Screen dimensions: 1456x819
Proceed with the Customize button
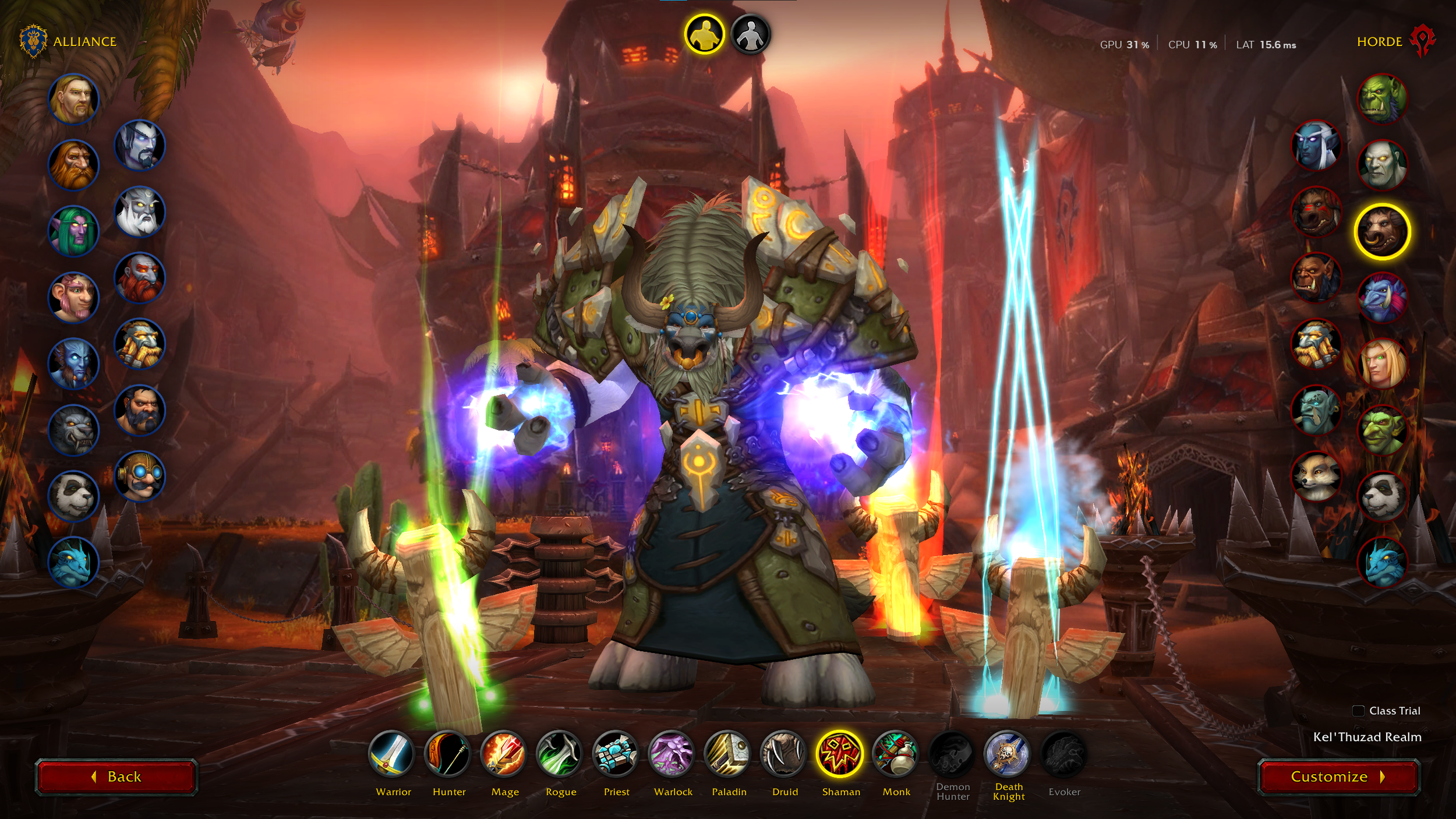pyautogui.click(x=1338, y=776)
